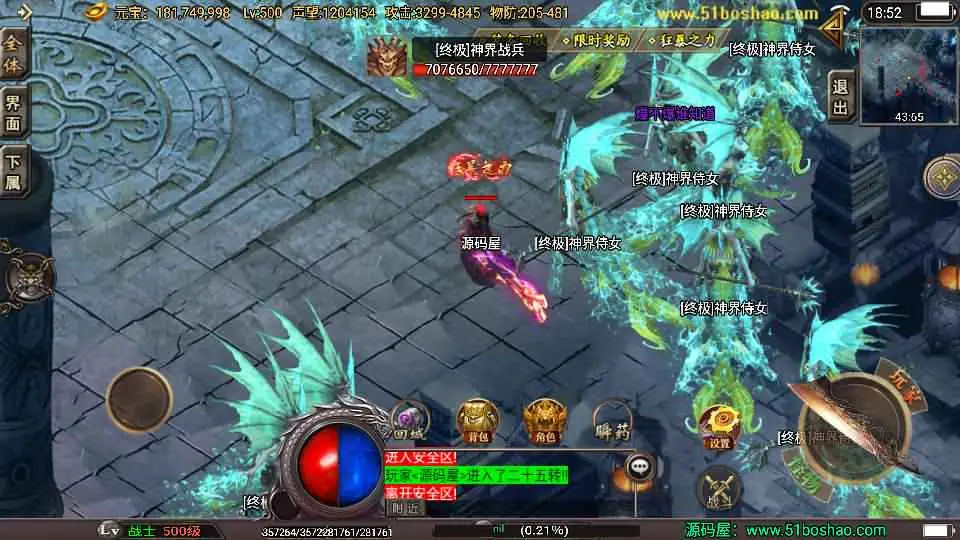Image resolution: width=960 pixels, height=540 pixels.
Task: Open the 下属 tab
Action: click(14, 169)
